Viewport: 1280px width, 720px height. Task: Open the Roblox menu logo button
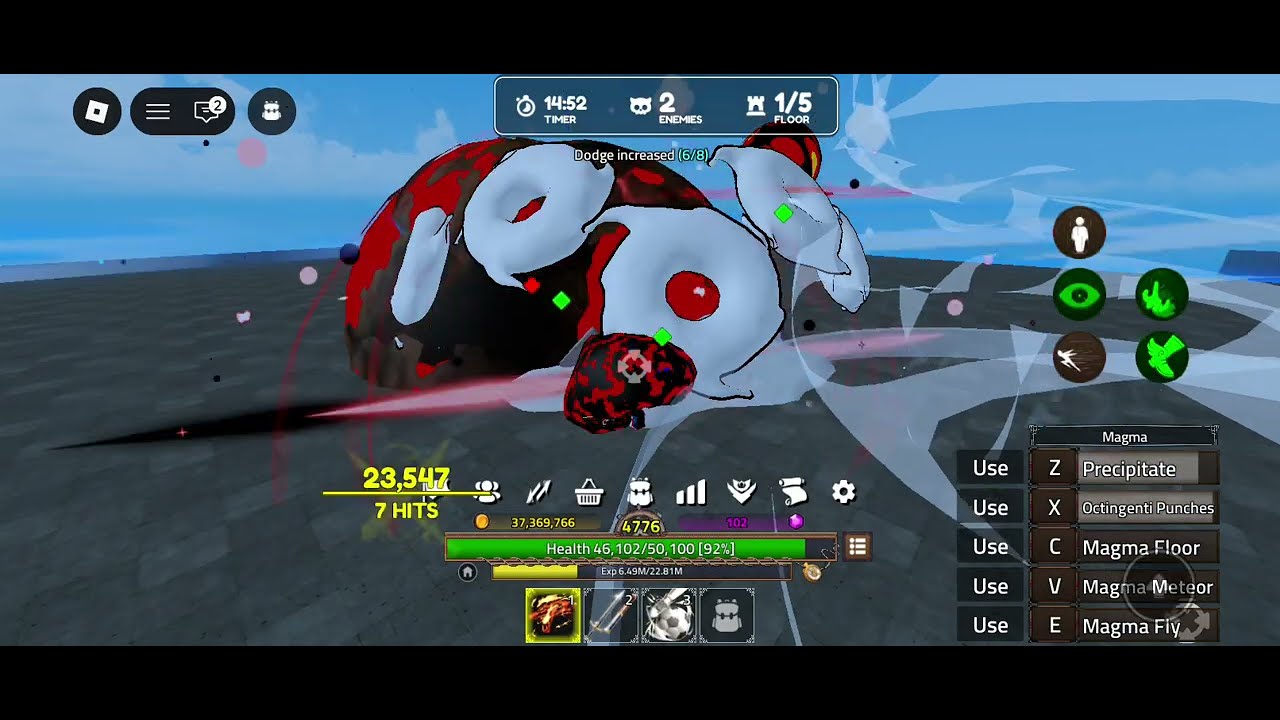tap(97, 111)
